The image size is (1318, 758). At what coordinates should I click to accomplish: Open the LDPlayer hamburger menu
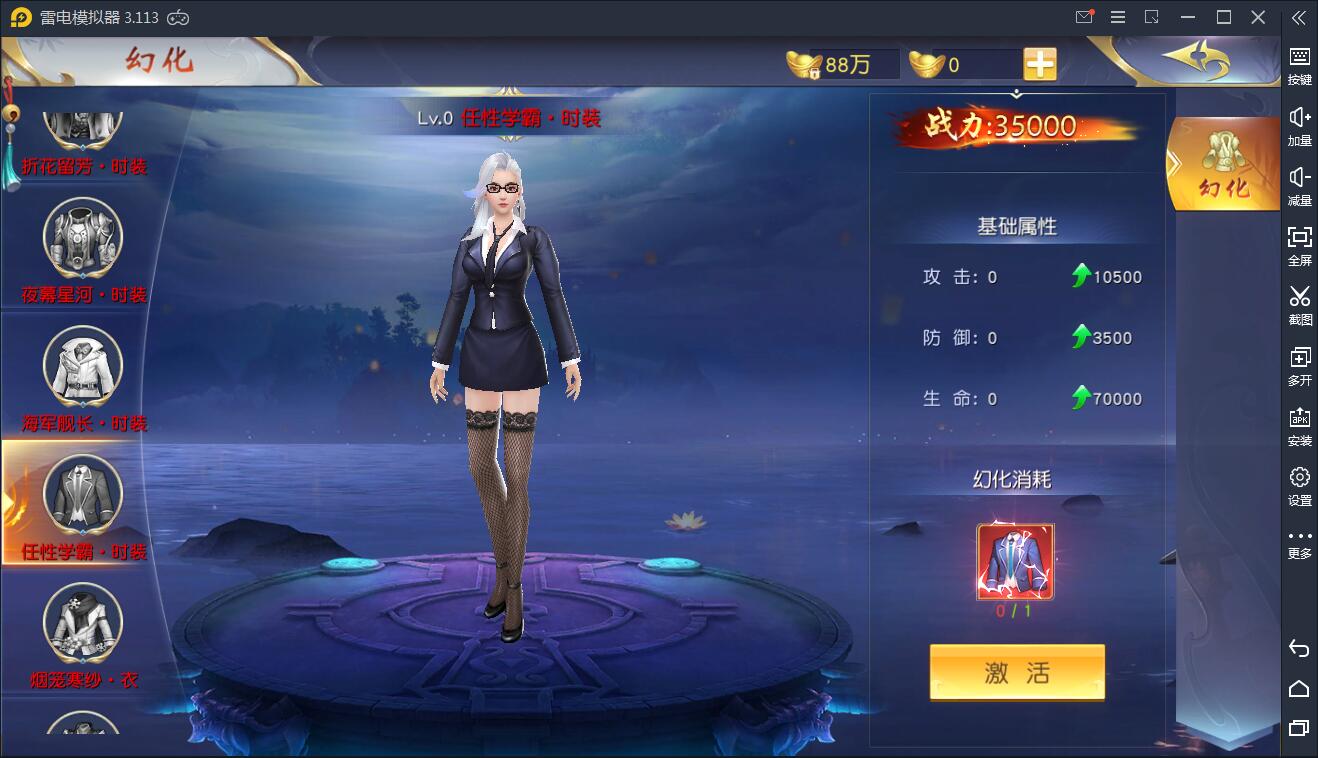1118,17
